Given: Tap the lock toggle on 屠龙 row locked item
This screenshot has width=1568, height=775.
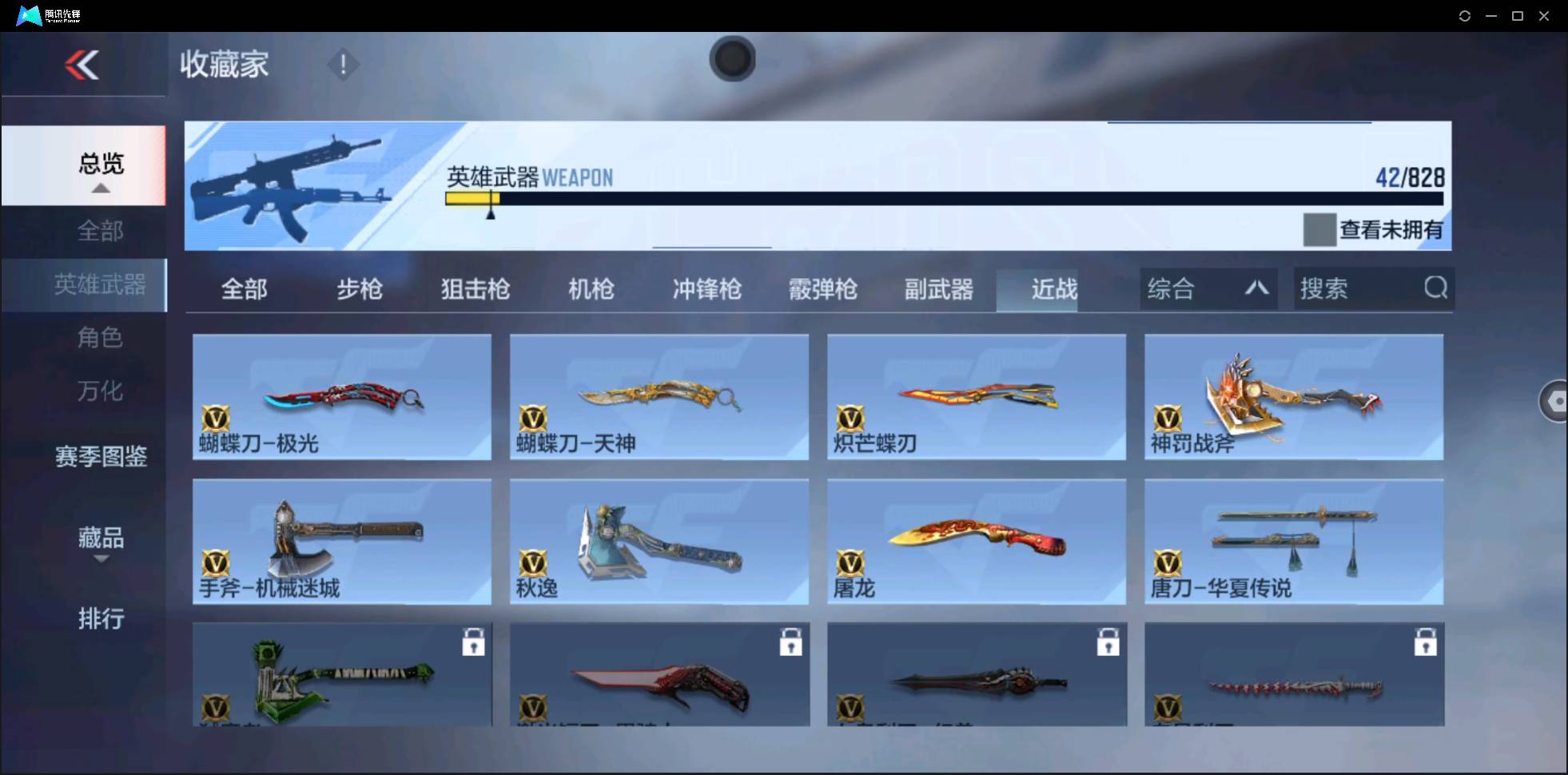Looking at the screenshot, I should tap(1110, 642).
